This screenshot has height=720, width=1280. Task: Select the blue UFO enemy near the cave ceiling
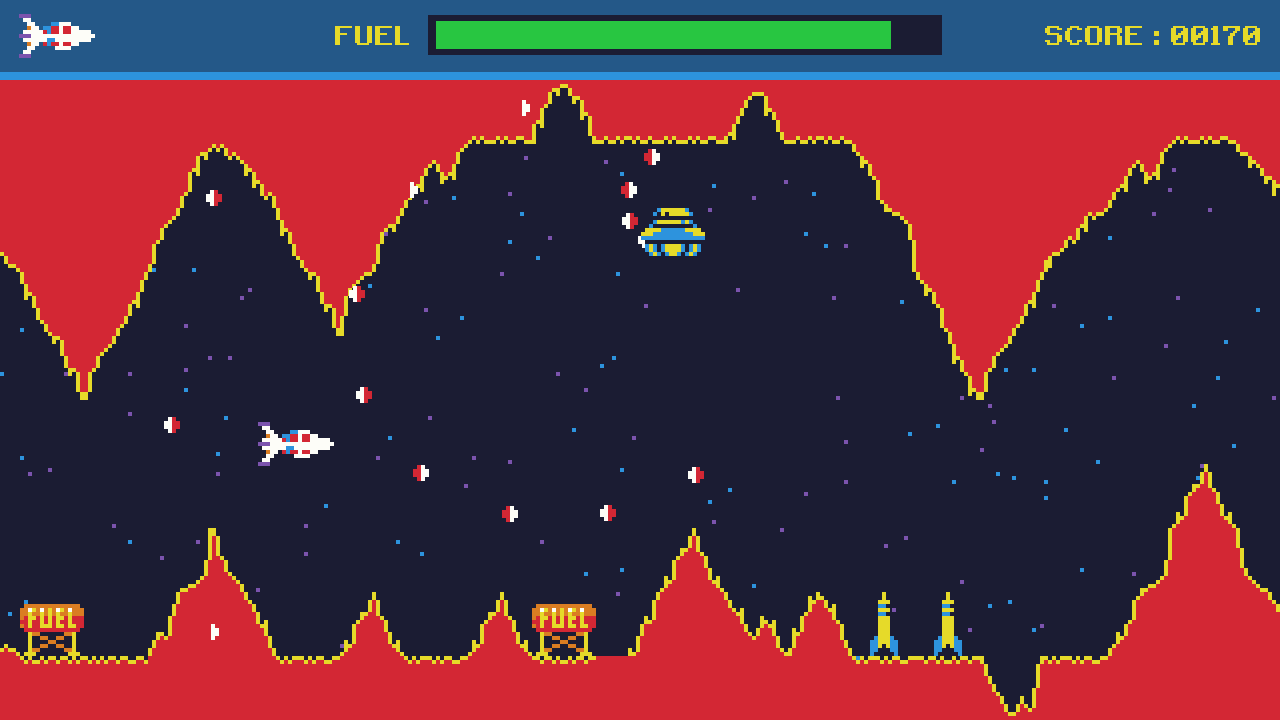point(670,230)
